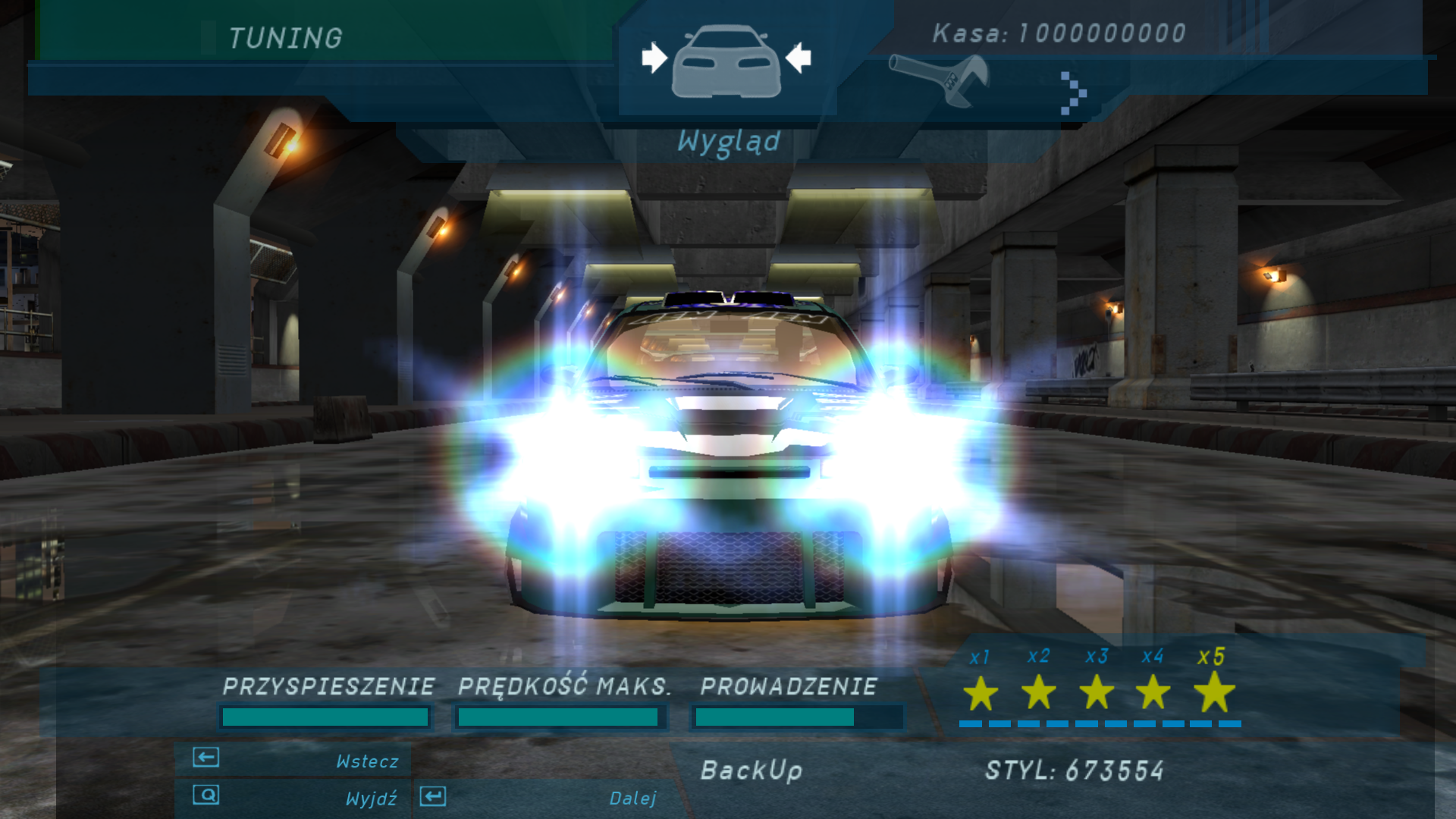The height and width of the screenshot is (819, 1456).
Task: Select the car appearance icon
Action: pyautogui.click(x=726, y=62)
